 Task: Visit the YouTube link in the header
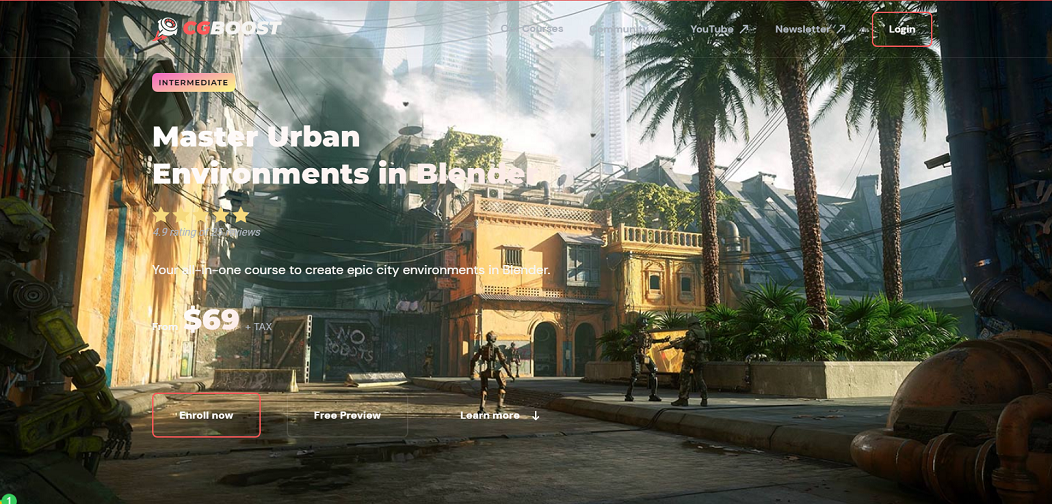(x=718, y=29)
